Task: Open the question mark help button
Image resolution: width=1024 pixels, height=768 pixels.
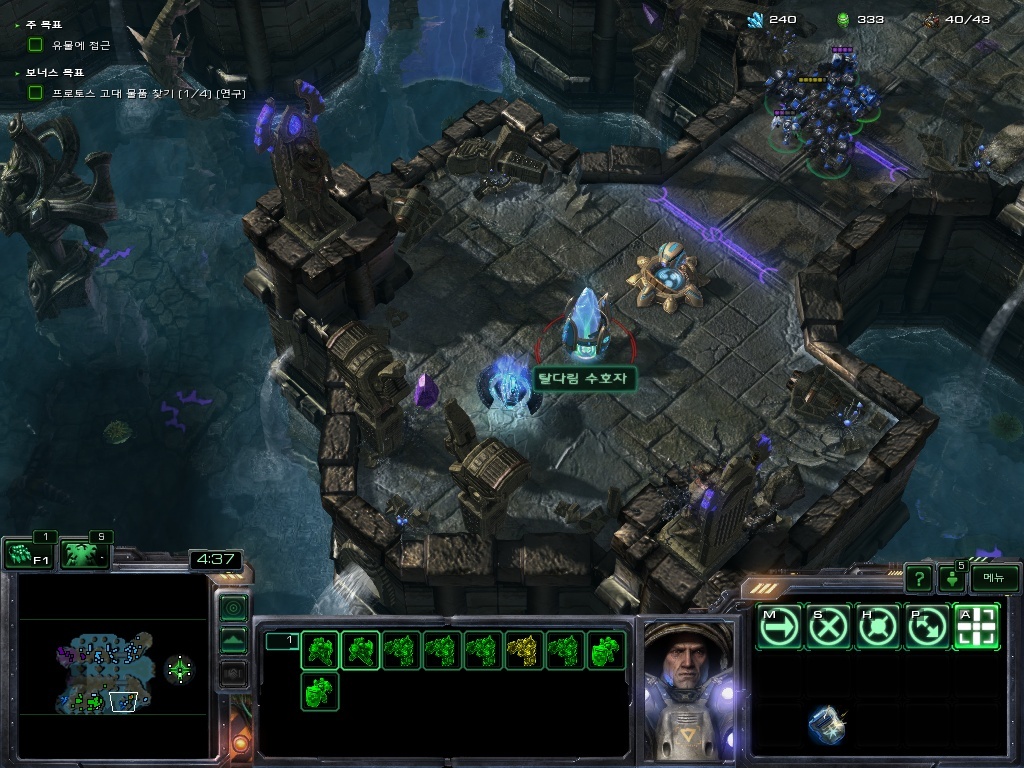Action: (x=918, y=578)
